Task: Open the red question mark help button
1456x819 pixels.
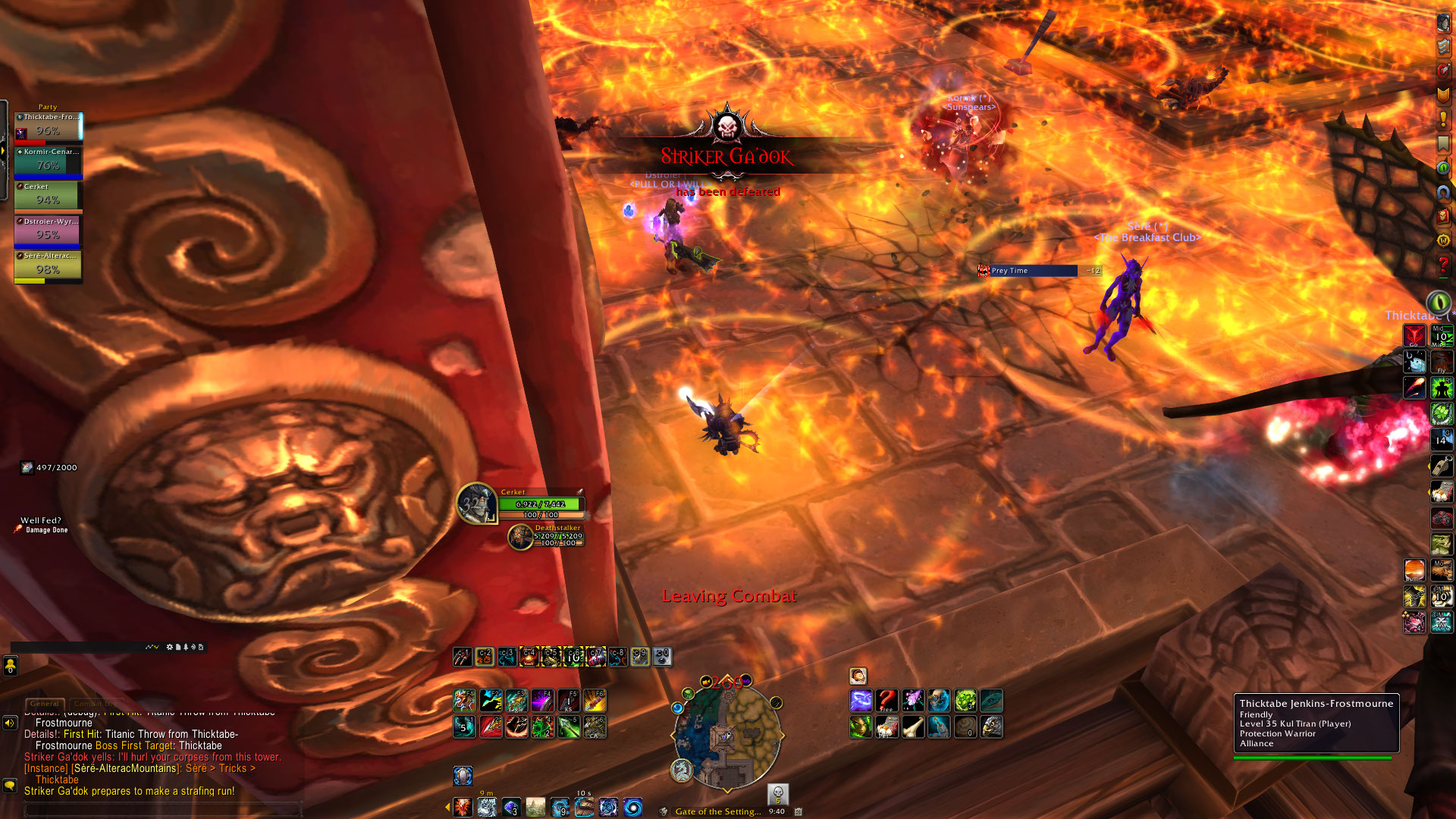Action: [x=1443, y=265]
